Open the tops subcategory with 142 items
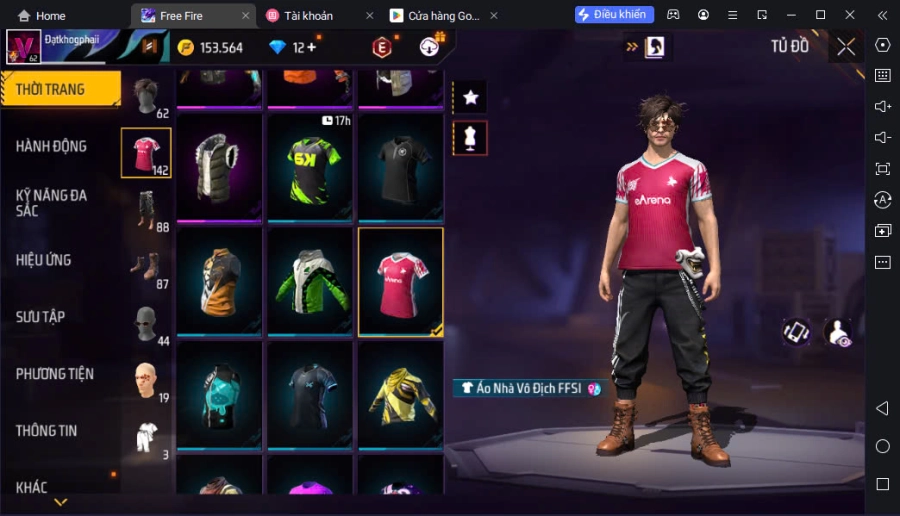 pyautogui.click(x=146, y=152)
